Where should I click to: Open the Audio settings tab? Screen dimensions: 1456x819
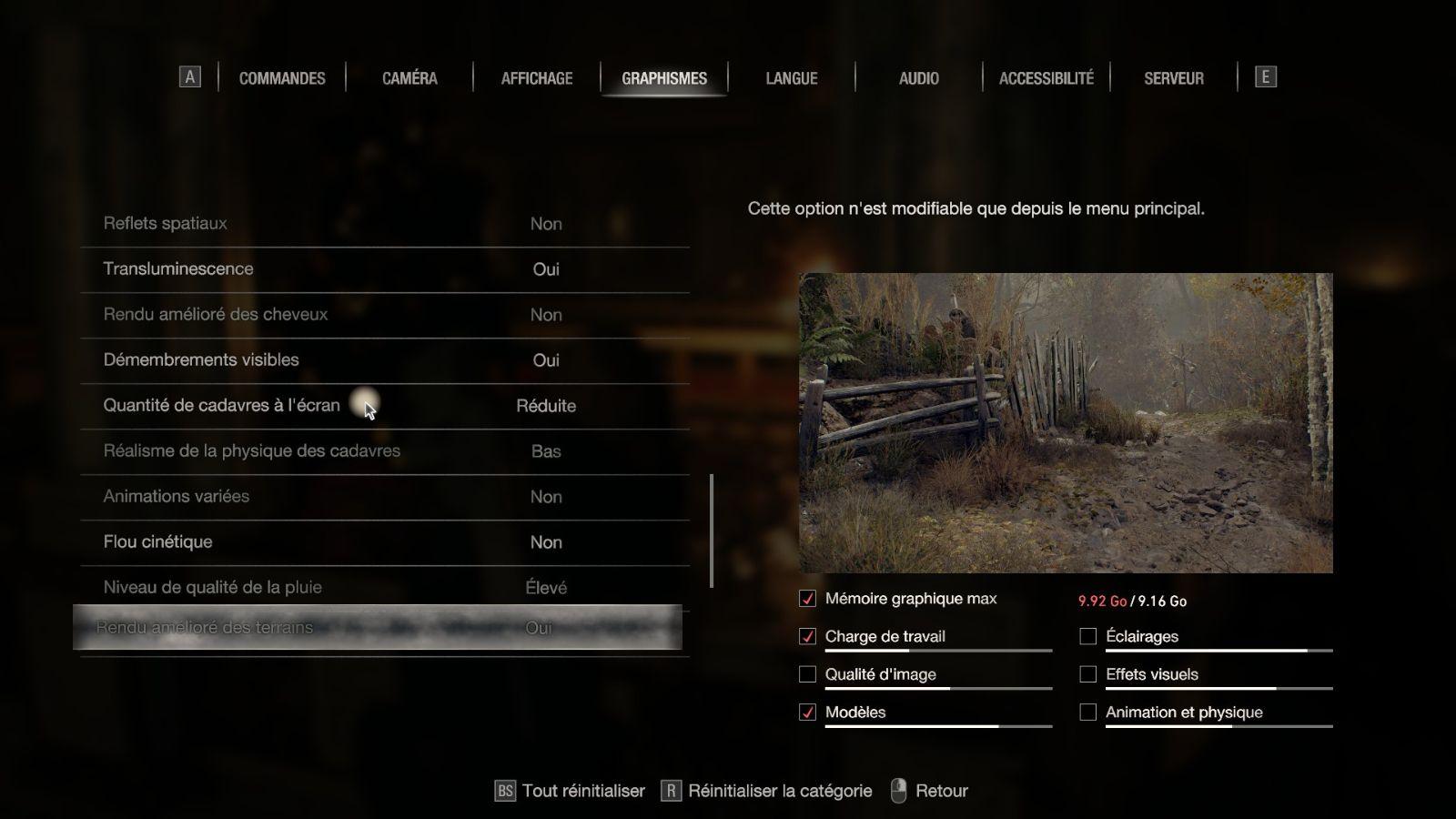point(919,78)
